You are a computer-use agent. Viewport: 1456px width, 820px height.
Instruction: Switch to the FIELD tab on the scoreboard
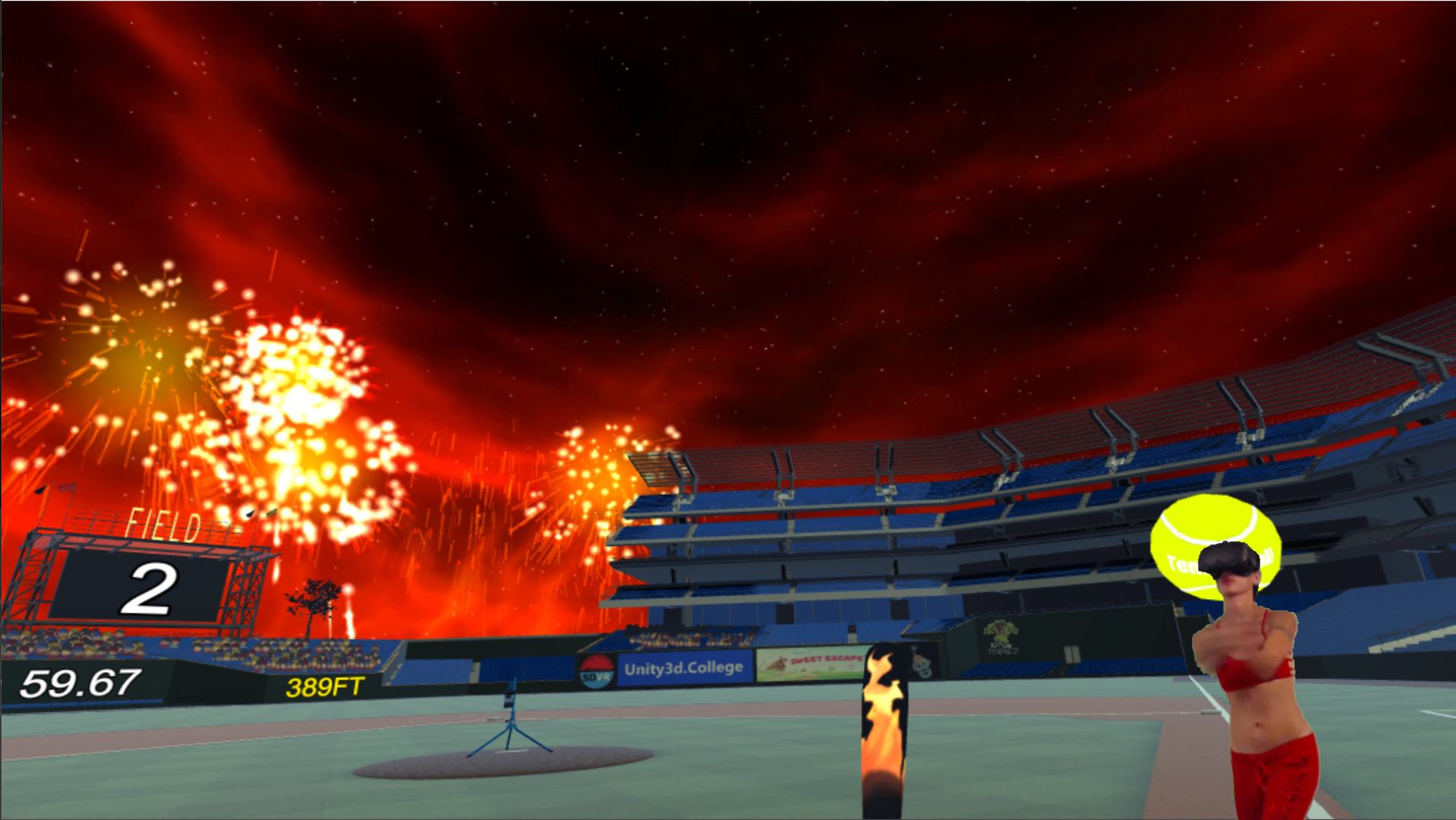(162, 523)
